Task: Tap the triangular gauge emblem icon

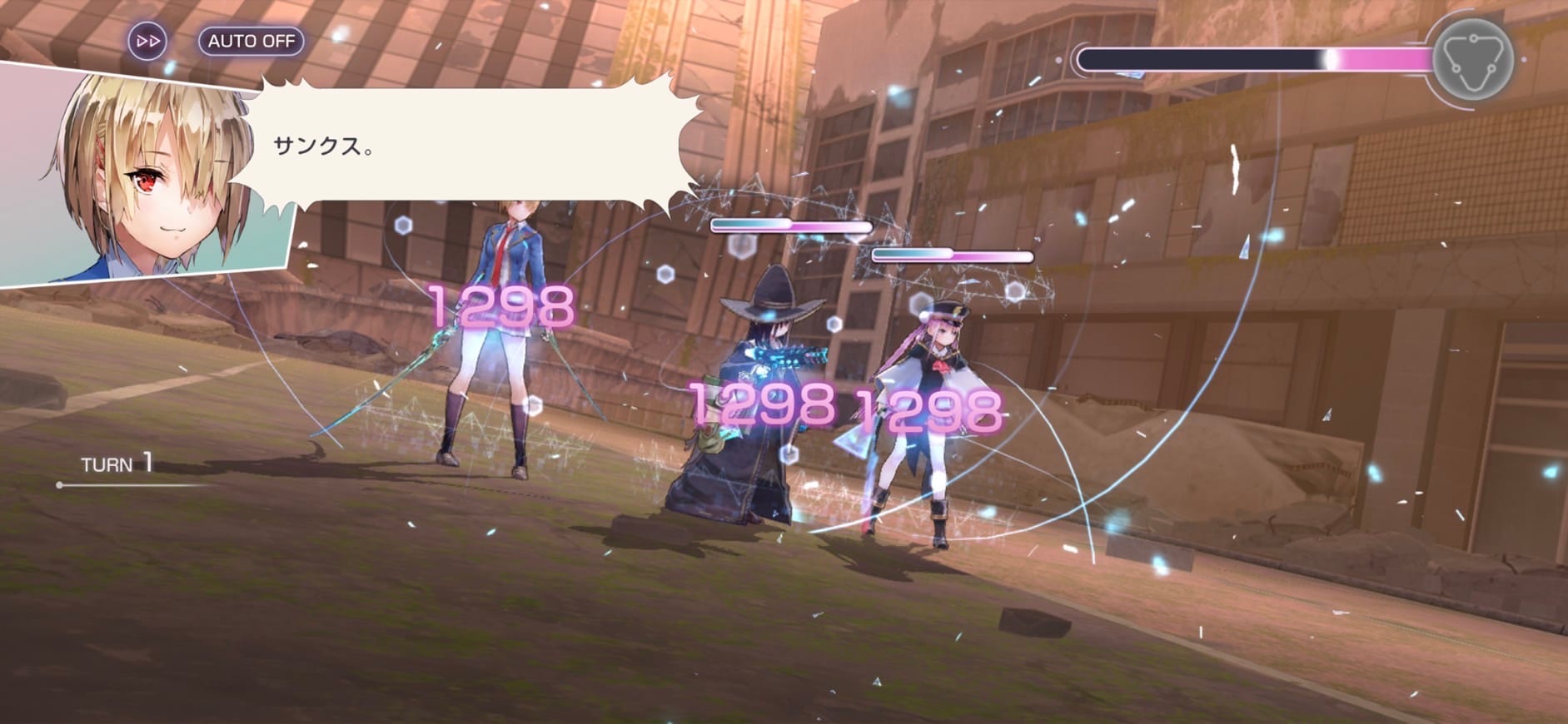Action: 1471,61
